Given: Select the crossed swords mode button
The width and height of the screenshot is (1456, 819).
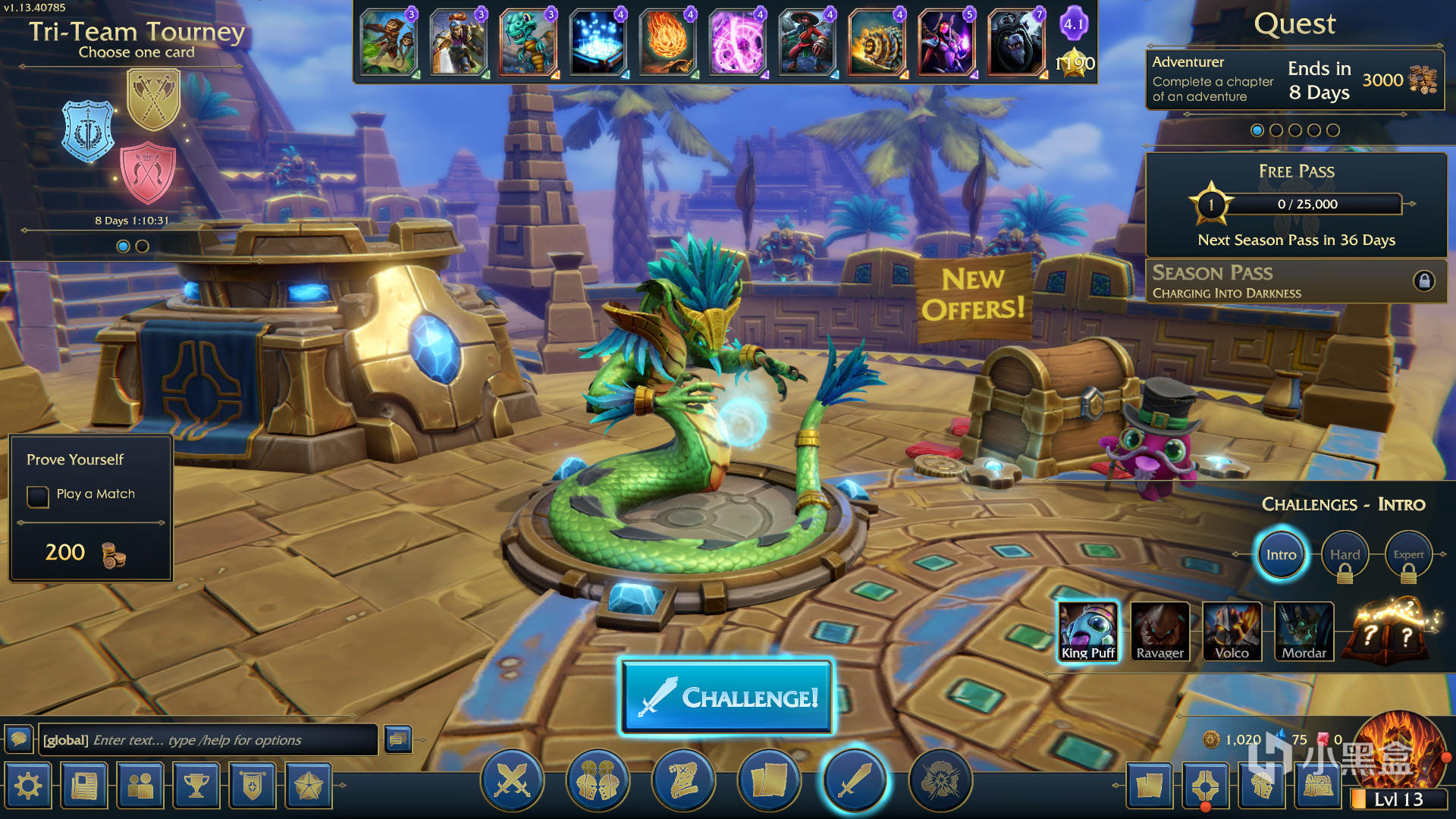Looking at the screenshot, I should 512,780.
